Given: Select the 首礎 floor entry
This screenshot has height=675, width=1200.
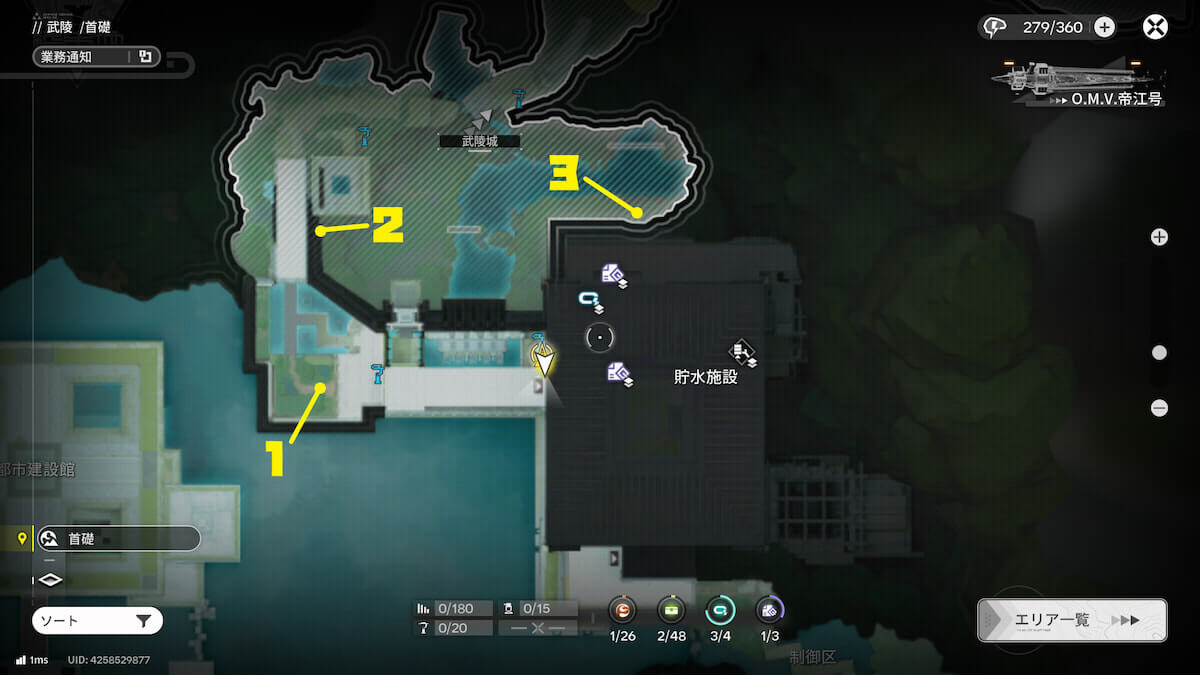Looking at the screenshot, I should pyautogui.click(x=116, y=538).
